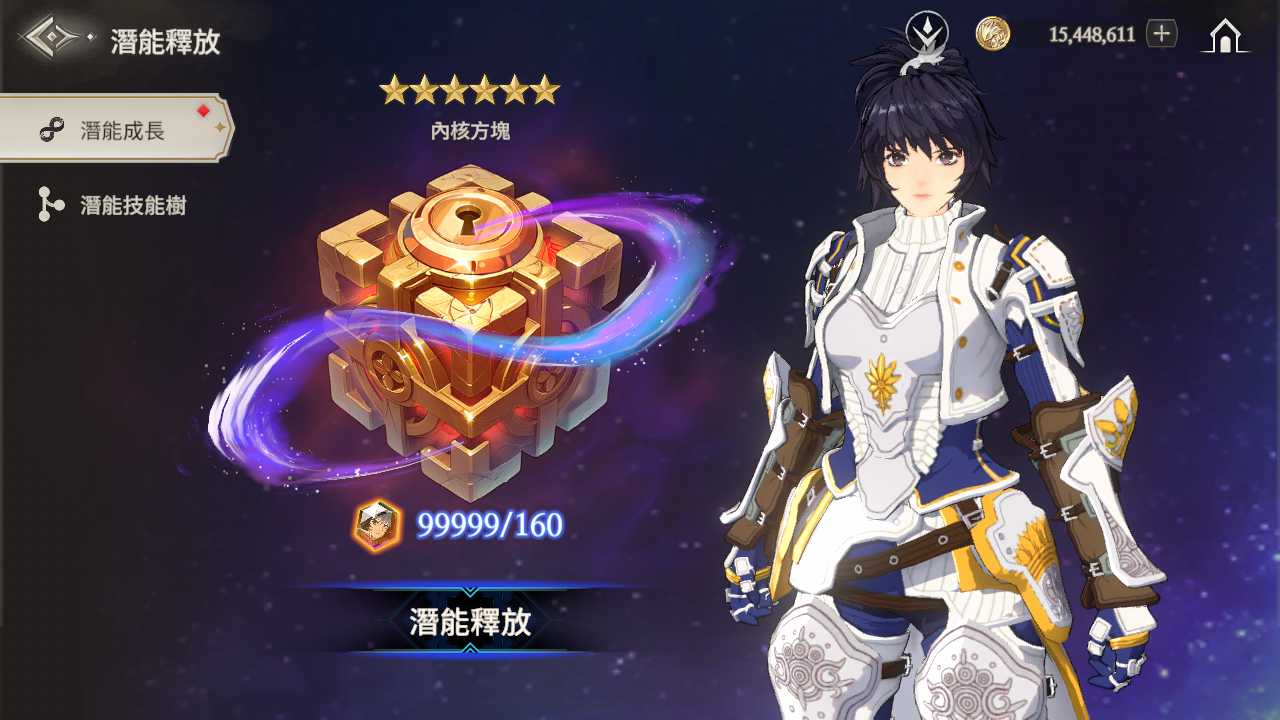The image size is (1280, 720).
Task: Open the silver emblem icon beside gold
Action: 926,33
